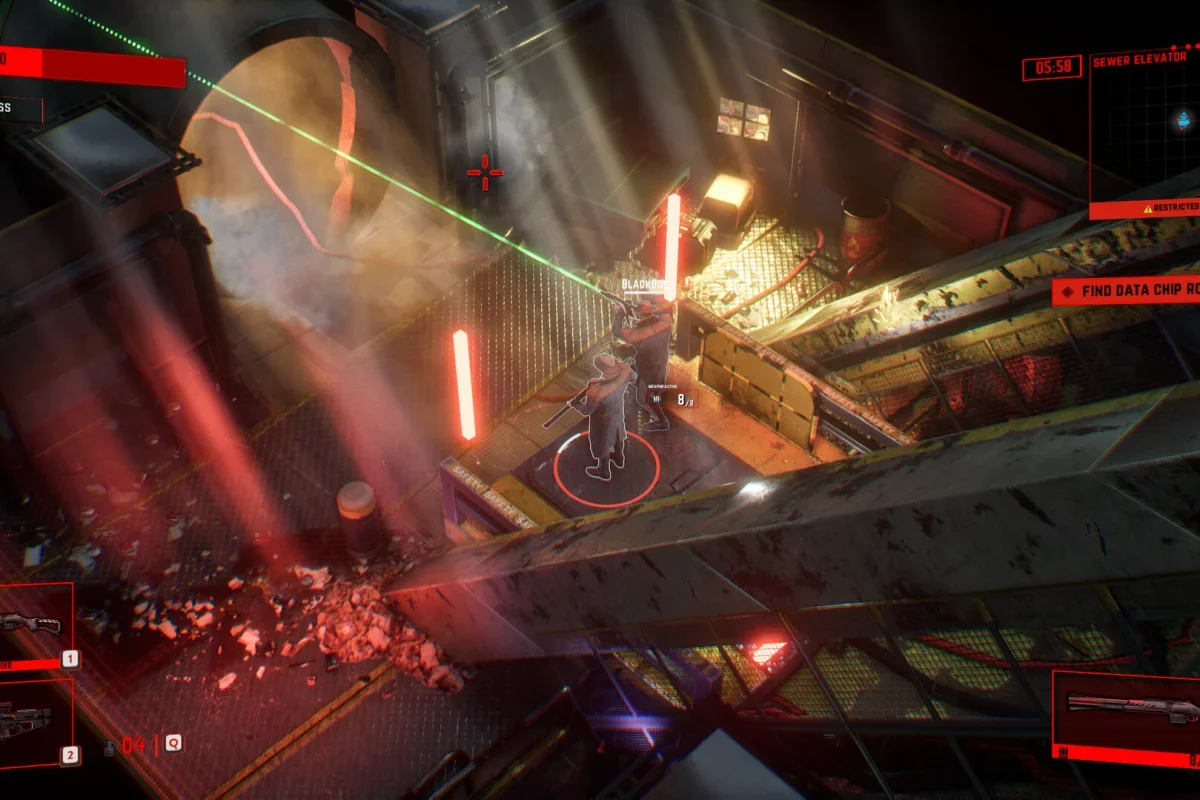
Task: Select the Find Data Chip objective tracker
Action: click(x=1128, y=291)
